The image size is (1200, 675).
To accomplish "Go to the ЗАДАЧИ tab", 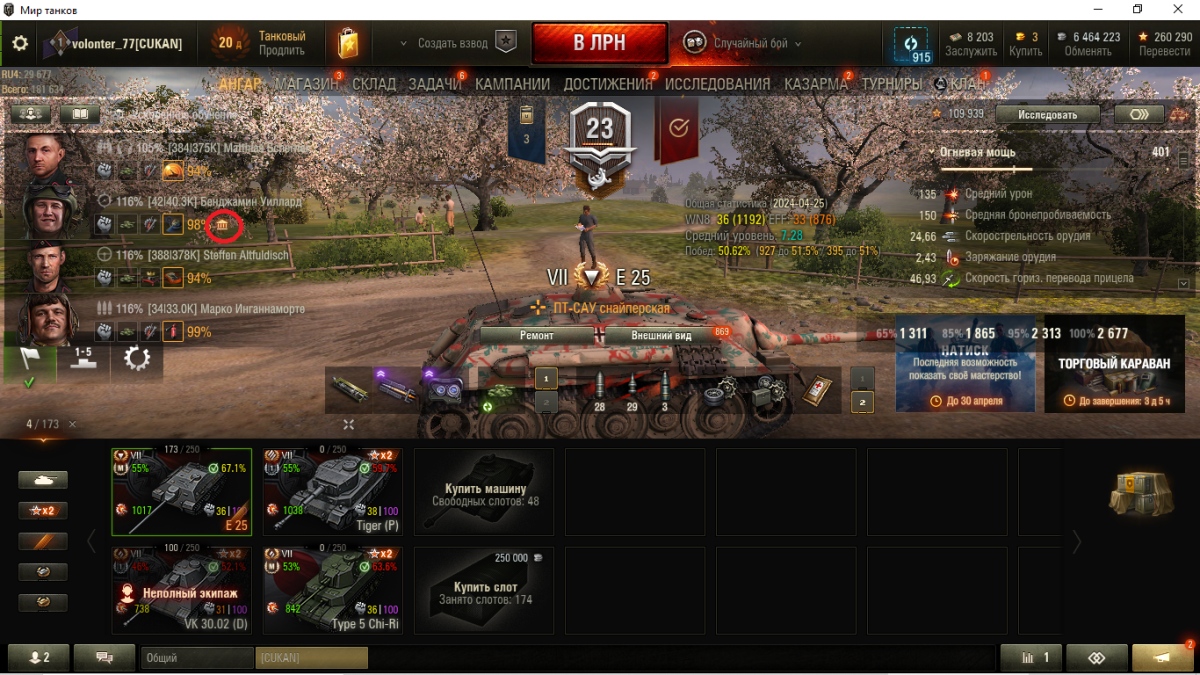I will tap(434, 85).
